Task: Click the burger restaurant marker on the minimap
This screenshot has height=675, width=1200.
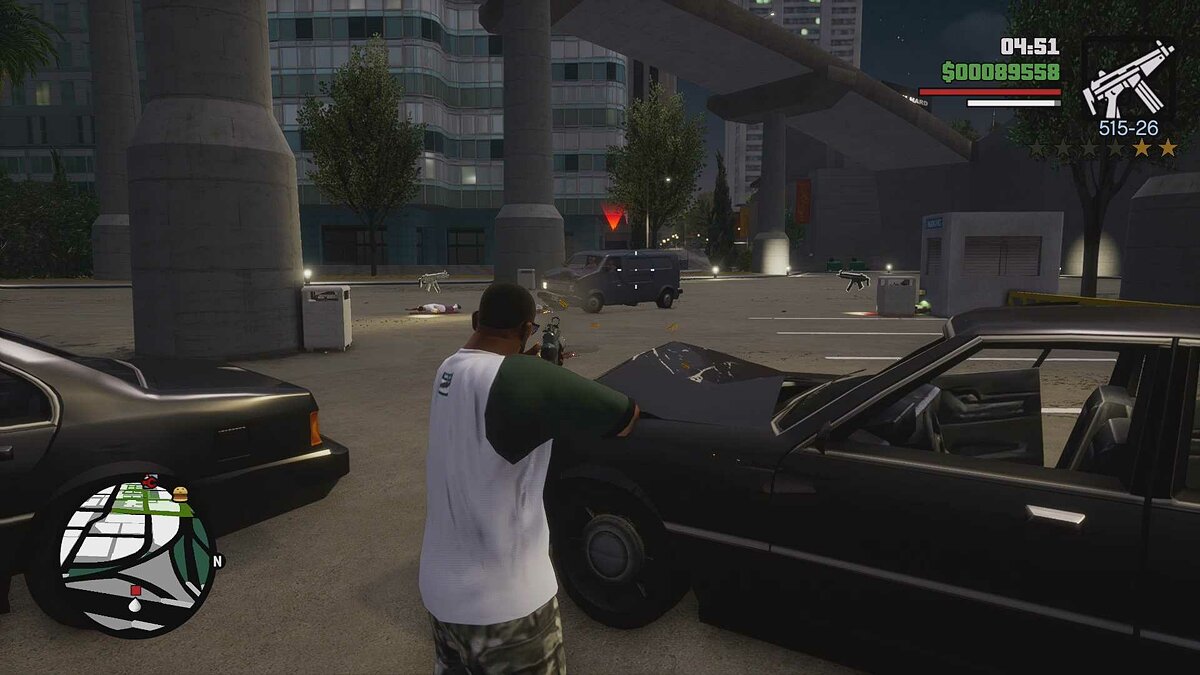Action: pos(180,494)
